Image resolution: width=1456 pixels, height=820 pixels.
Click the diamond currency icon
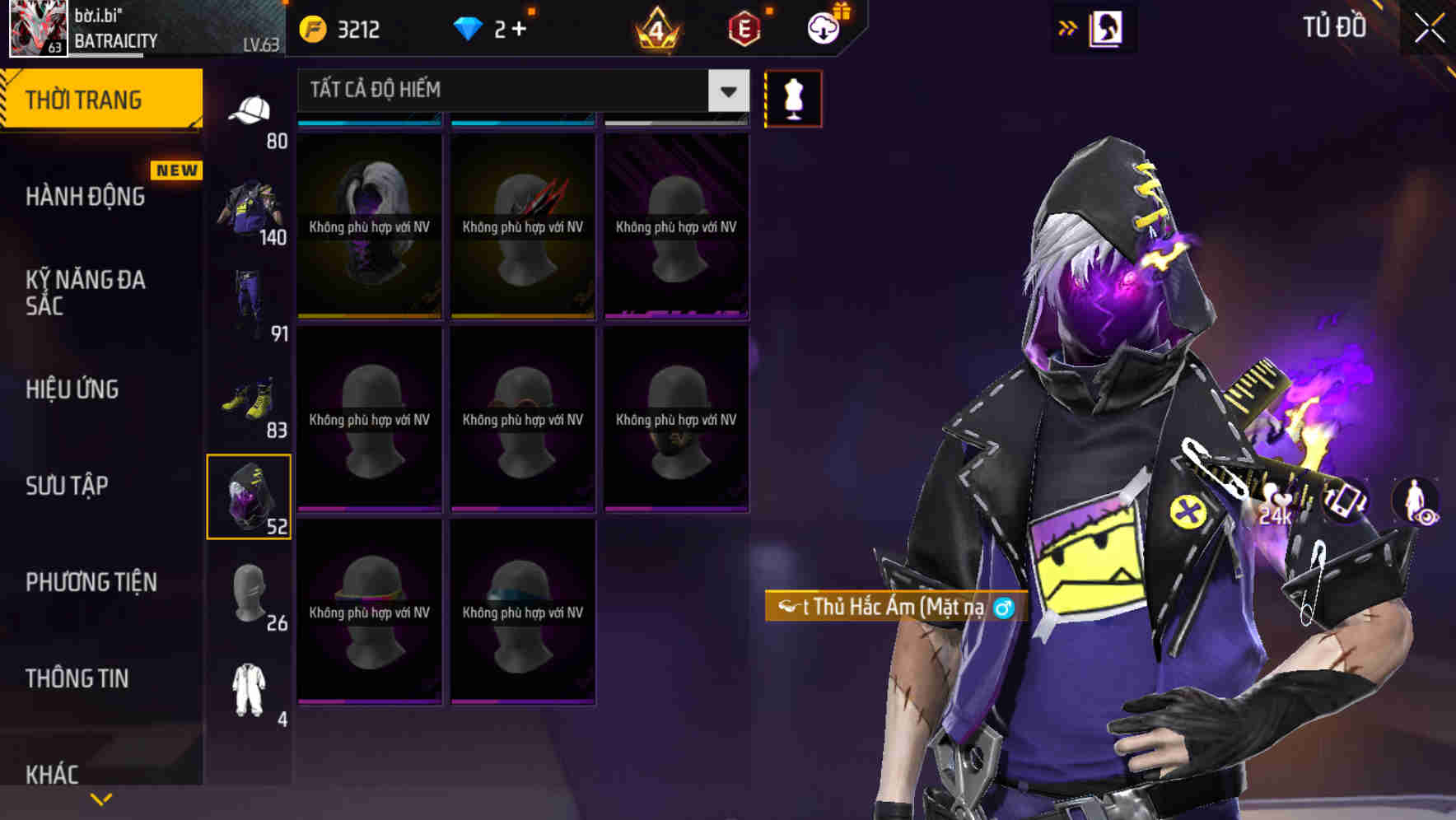point(469,28)
